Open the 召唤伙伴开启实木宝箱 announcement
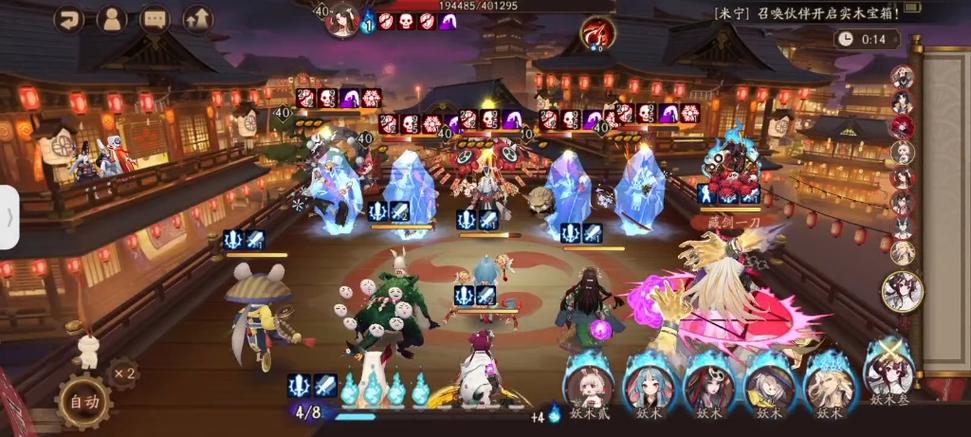This screenshot has height=437, width=971. 807,13
